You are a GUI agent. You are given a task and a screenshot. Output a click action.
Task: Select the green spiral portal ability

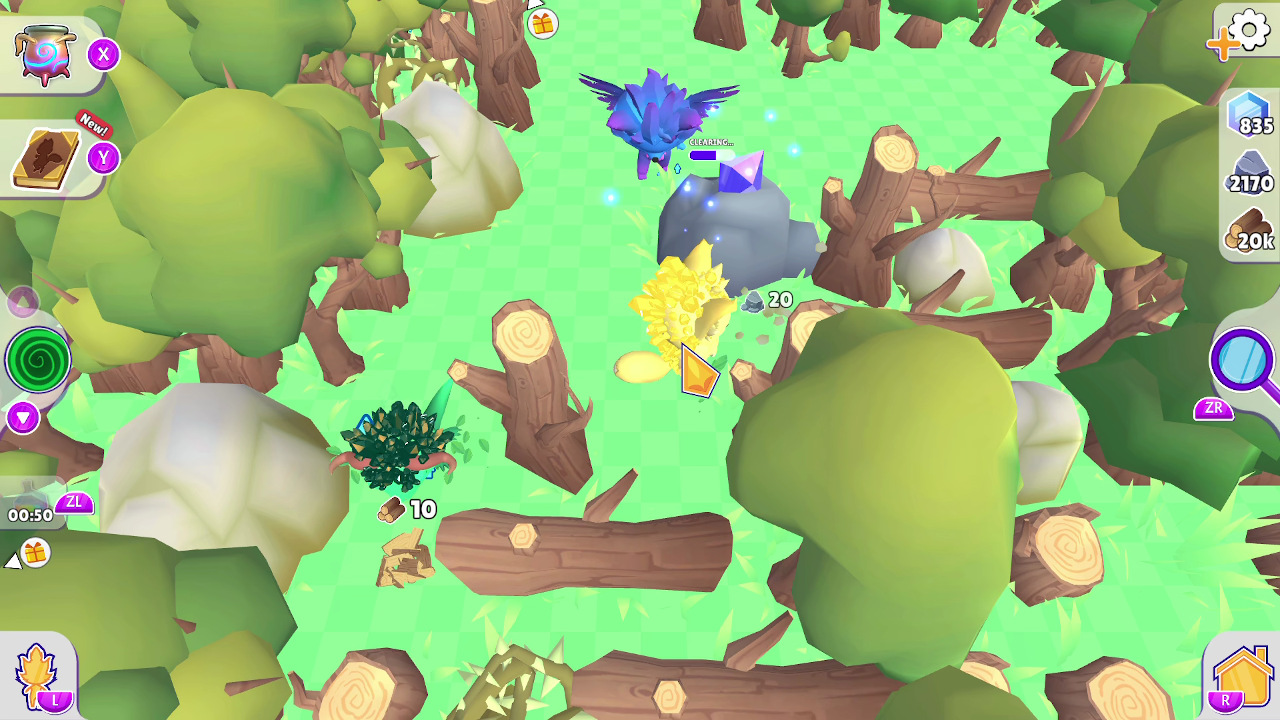click(35, 360)
